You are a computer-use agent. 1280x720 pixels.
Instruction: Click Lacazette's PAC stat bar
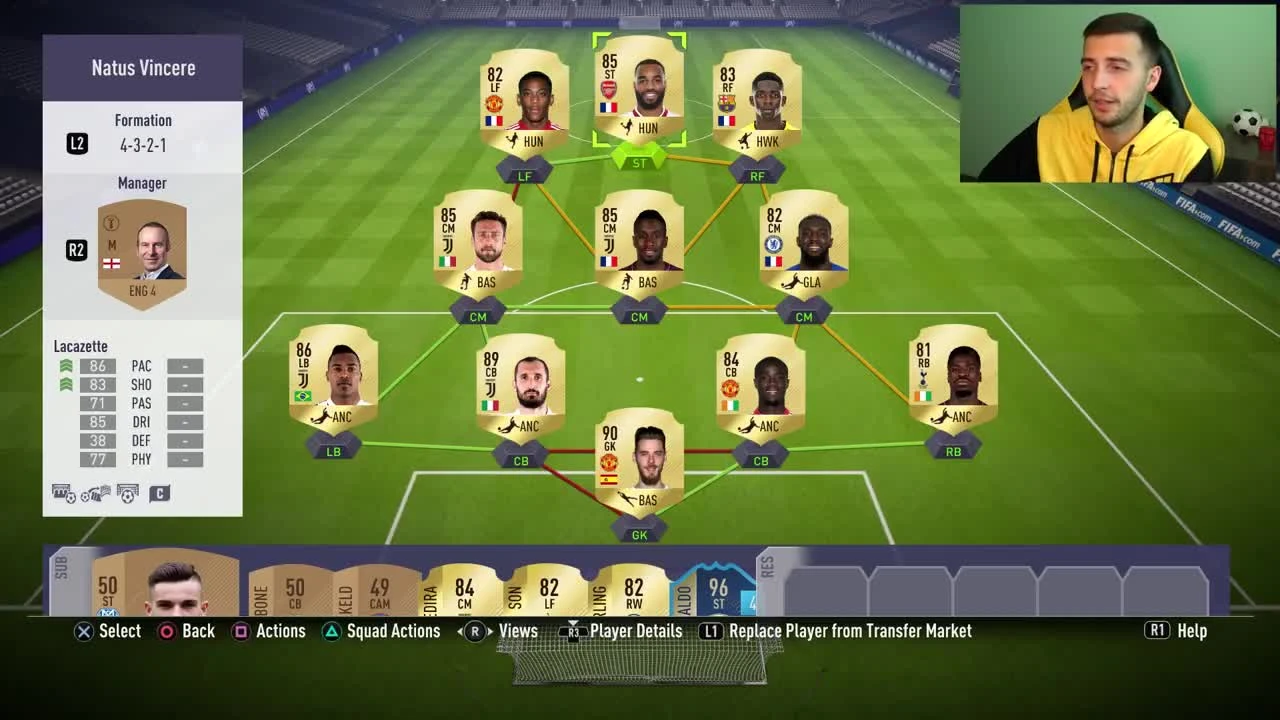(97, 366)
